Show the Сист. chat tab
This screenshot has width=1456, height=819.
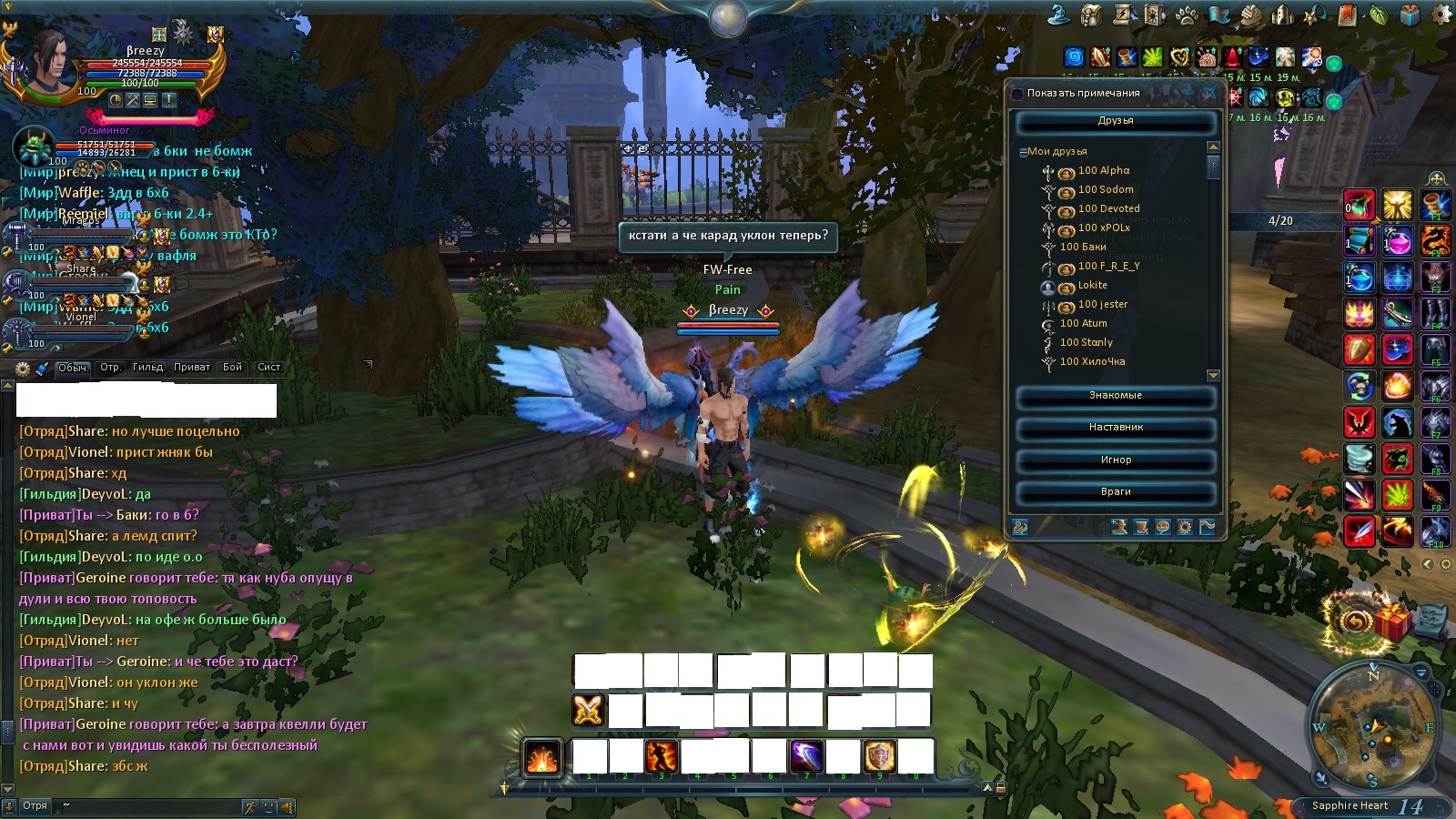pyautogui.click(x=269, y=368)
